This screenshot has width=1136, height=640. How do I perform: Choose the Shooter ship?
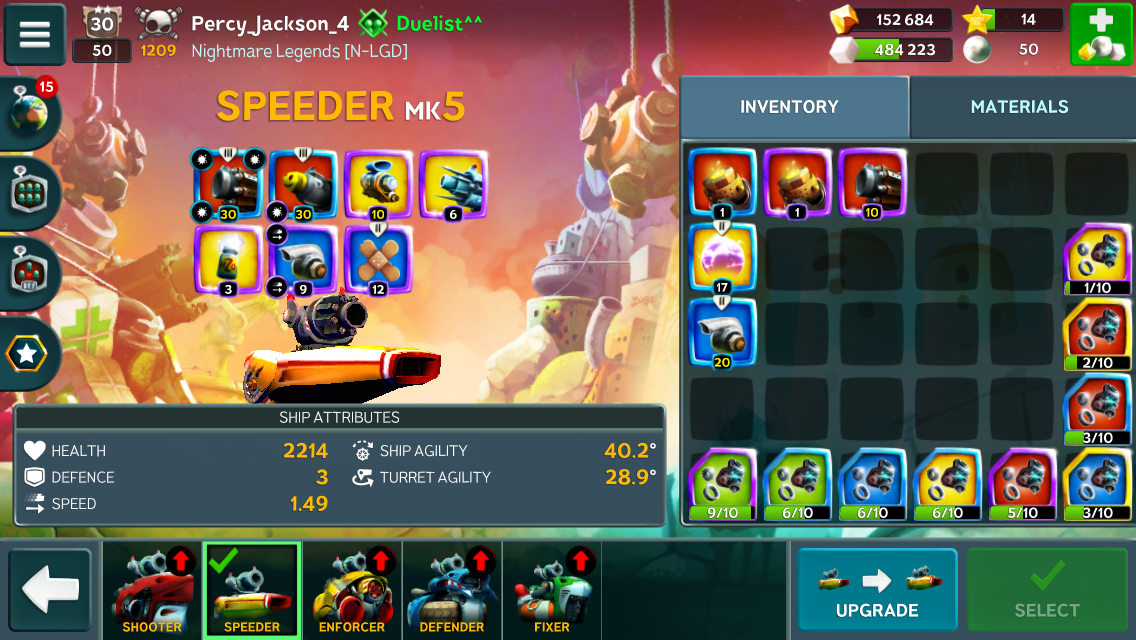pos(152,591)
